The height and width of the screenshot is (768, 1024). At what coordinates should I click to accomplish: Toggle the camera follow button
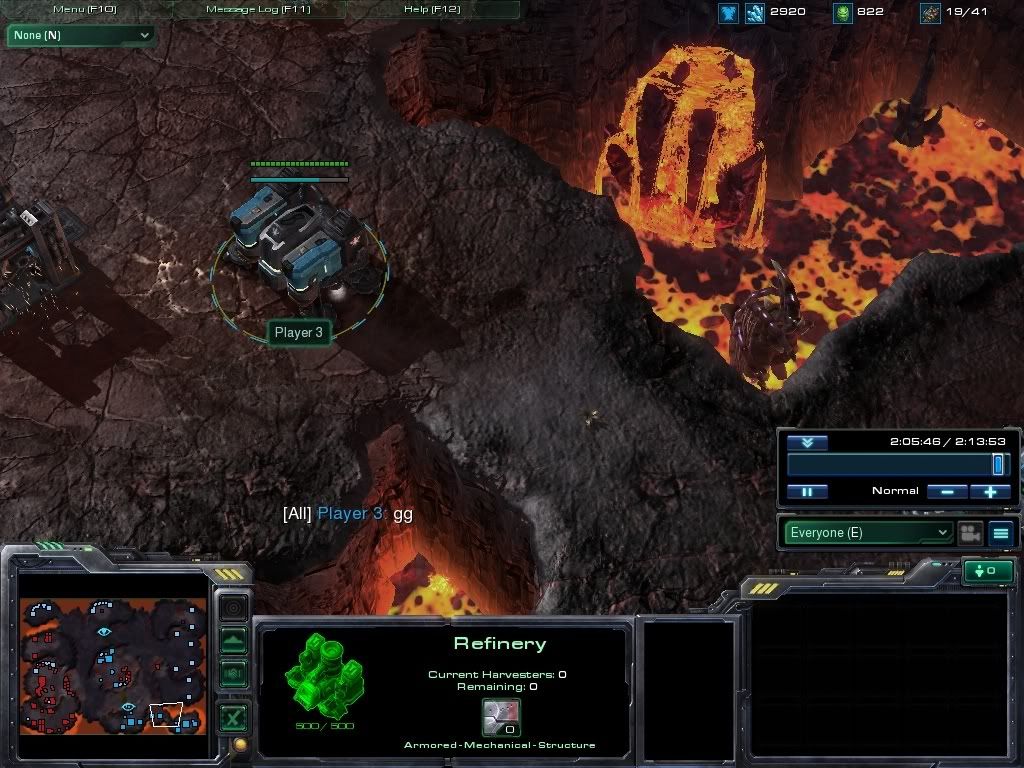[x=969, y=533]
